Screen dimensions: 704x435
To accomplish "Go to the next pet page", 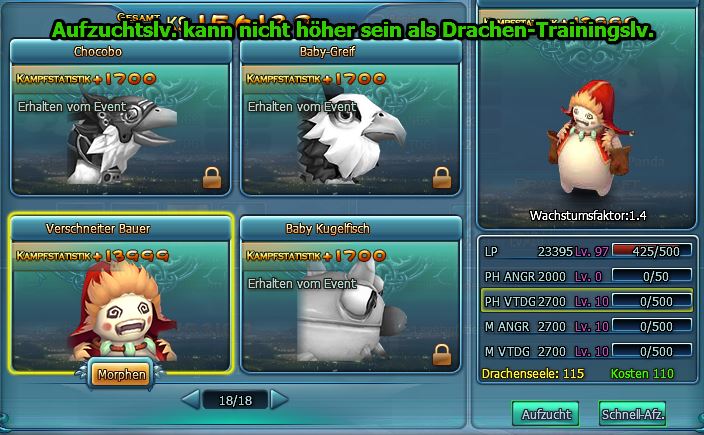I will pyautogui.click(x=279, y=400).
